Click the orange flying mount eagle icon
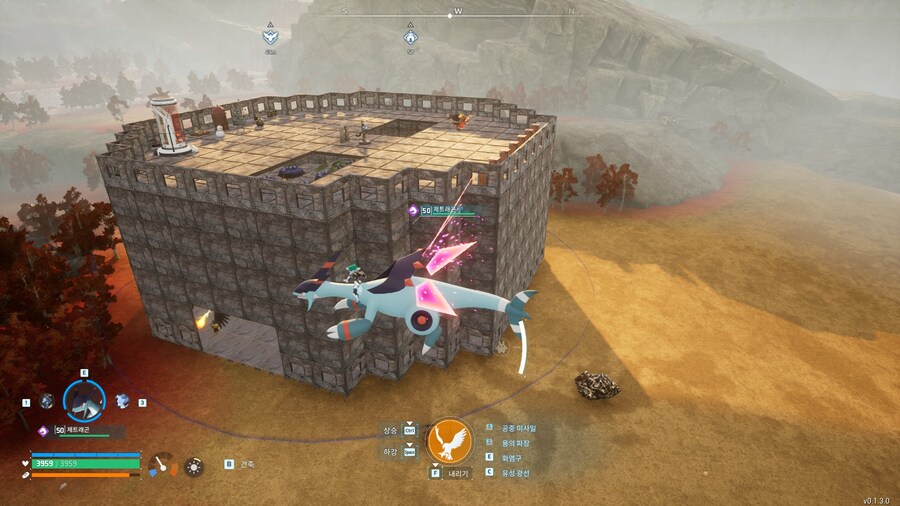The width and height of the screenshot is (900, 506). (x=449, y=441)
